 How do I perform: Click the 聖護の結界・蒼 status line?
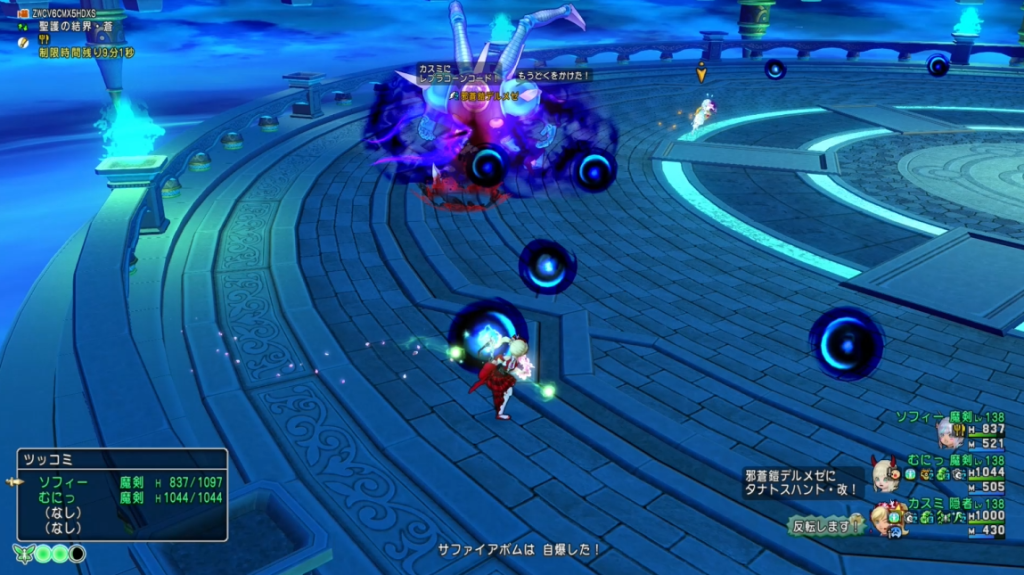point(74,28)
